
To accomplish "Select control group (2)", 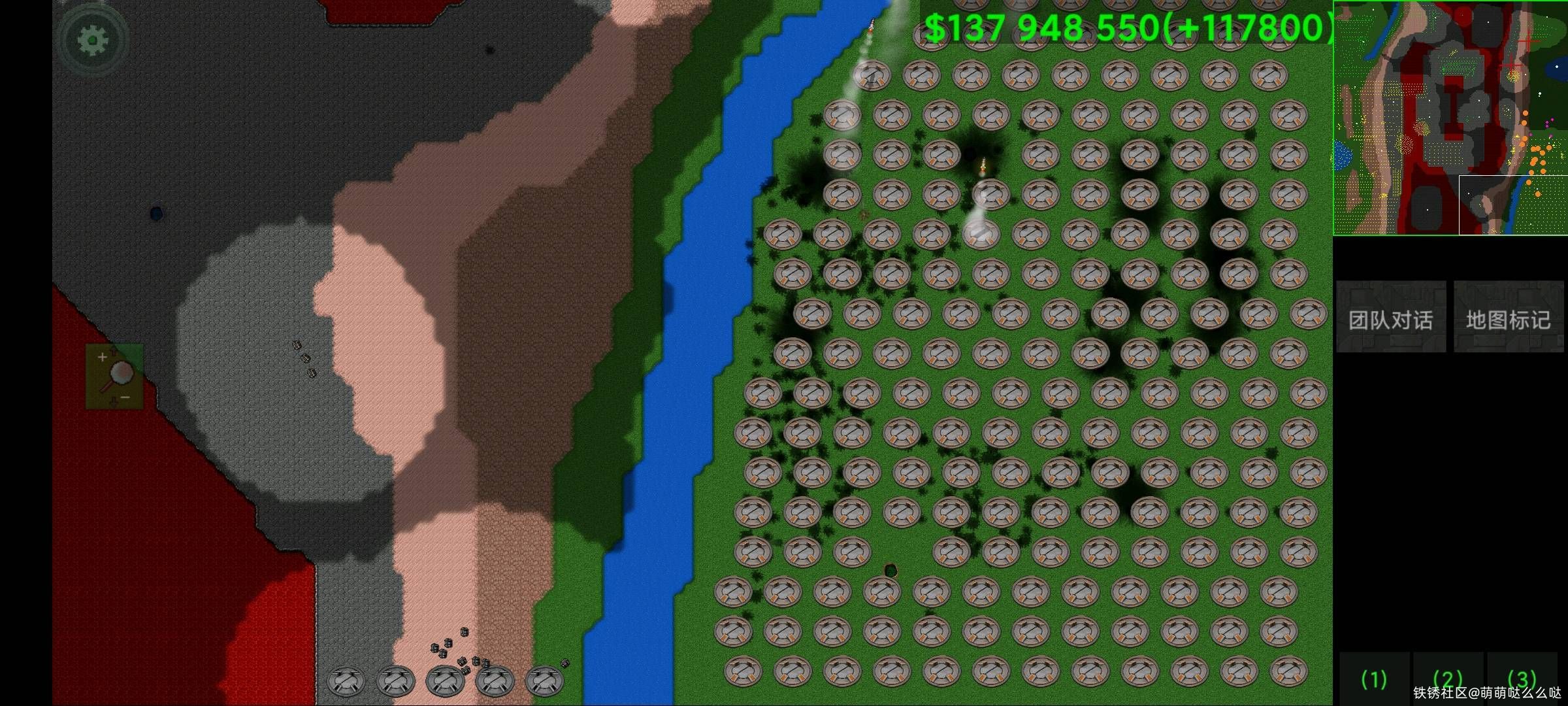I will (1447, 680).
